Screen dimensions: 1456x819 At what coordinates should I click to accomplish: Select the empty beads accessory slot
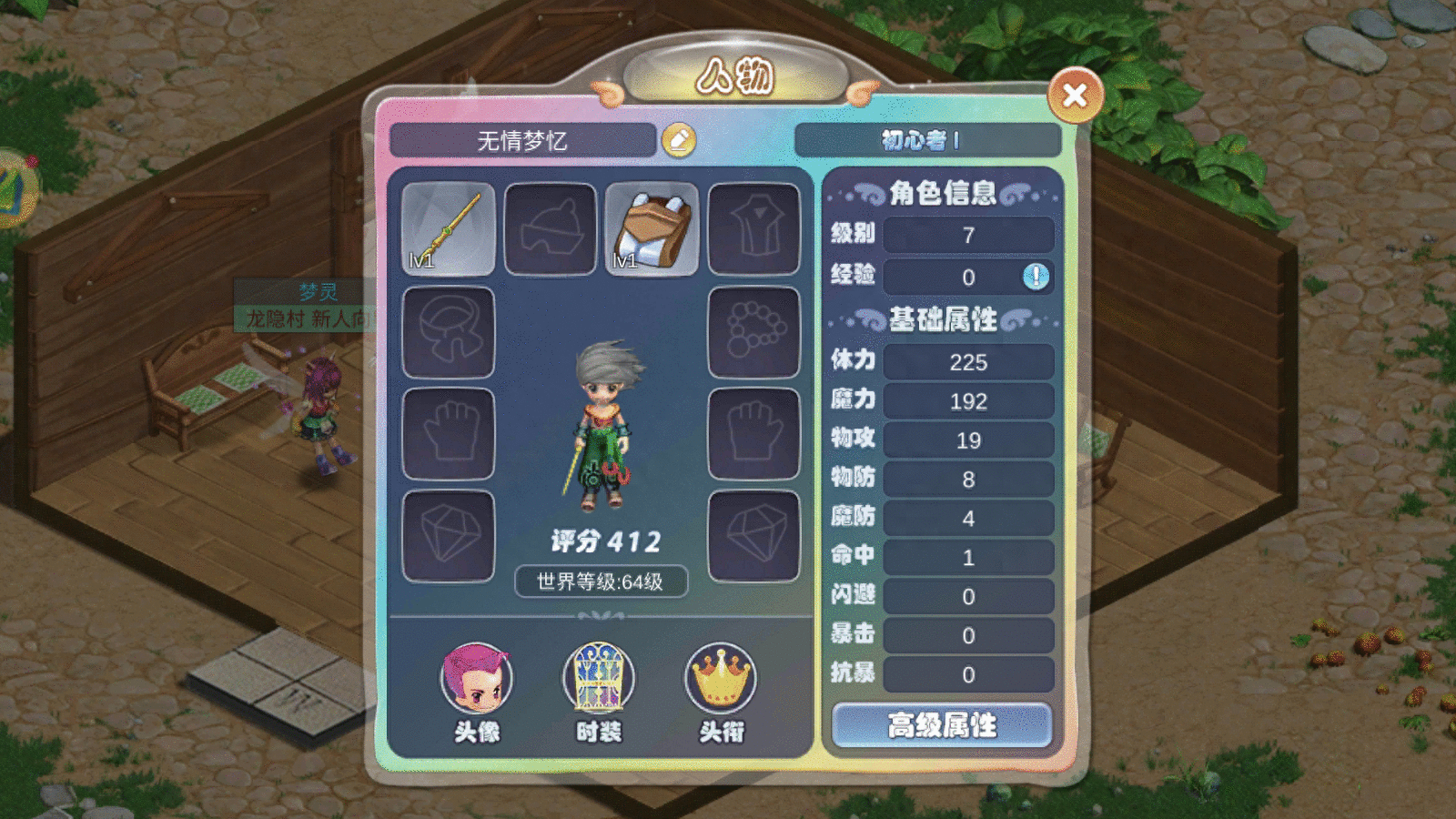[755, 330]
